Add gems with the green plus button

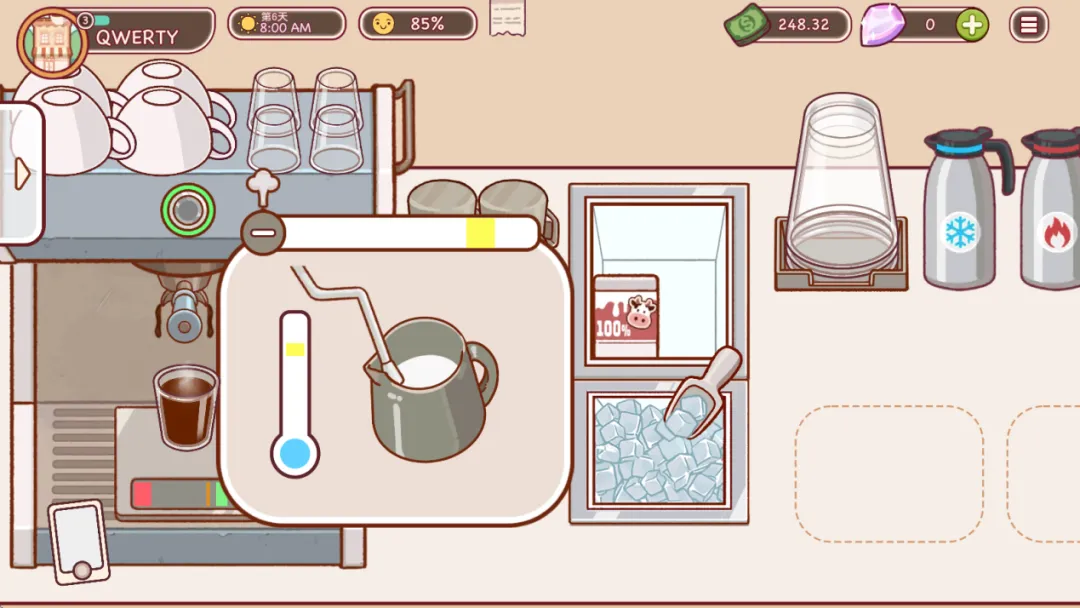(x=971, y=24)
